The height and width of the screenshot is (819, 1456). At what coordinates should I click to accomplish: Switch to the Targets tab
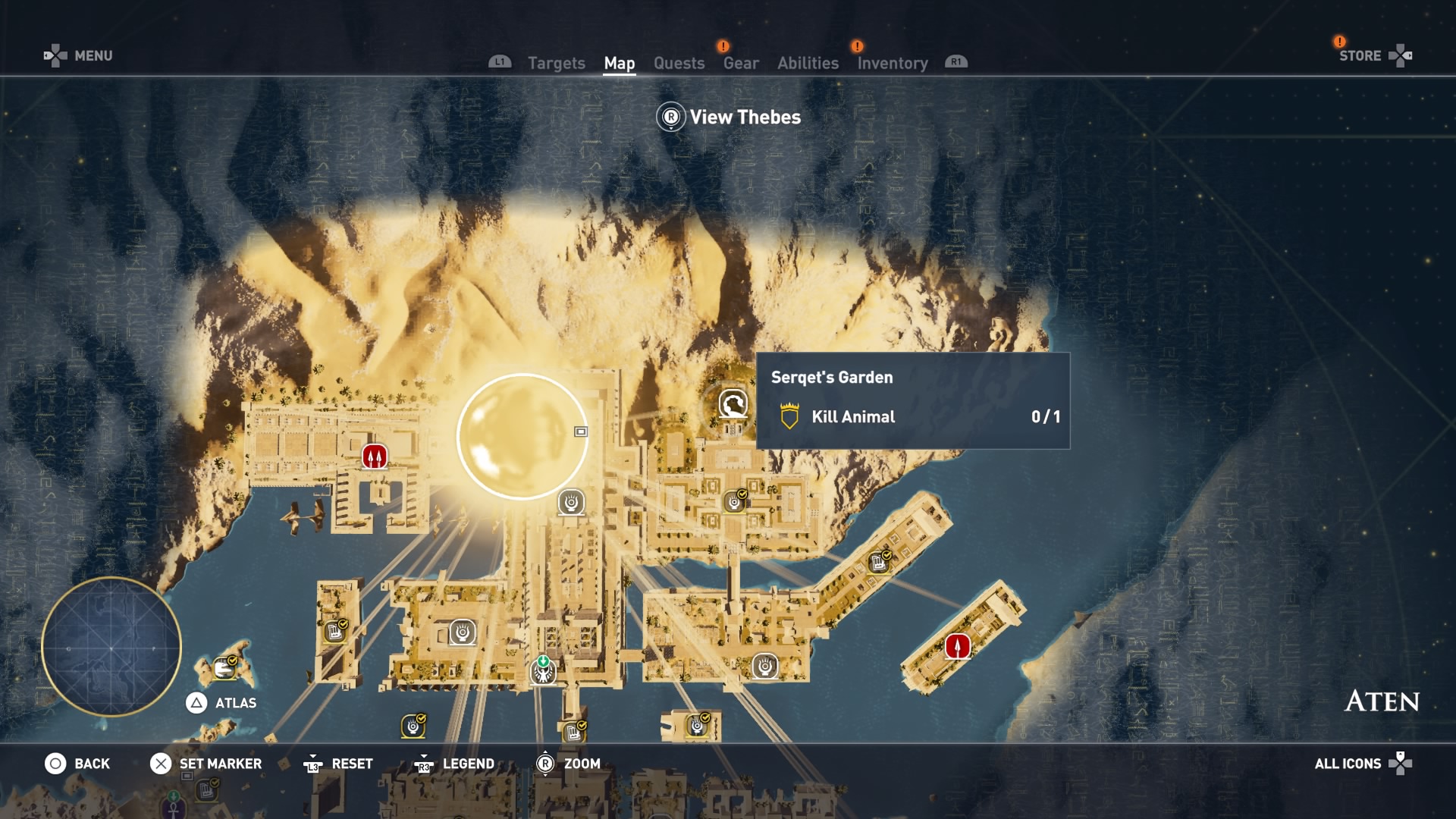point(556,64)
